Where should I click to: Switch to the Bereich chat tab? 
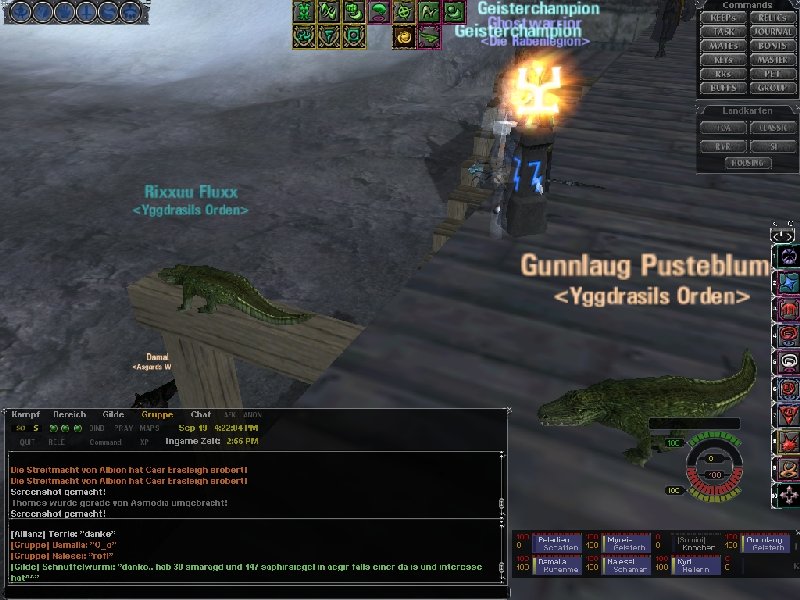coord(69,414)
